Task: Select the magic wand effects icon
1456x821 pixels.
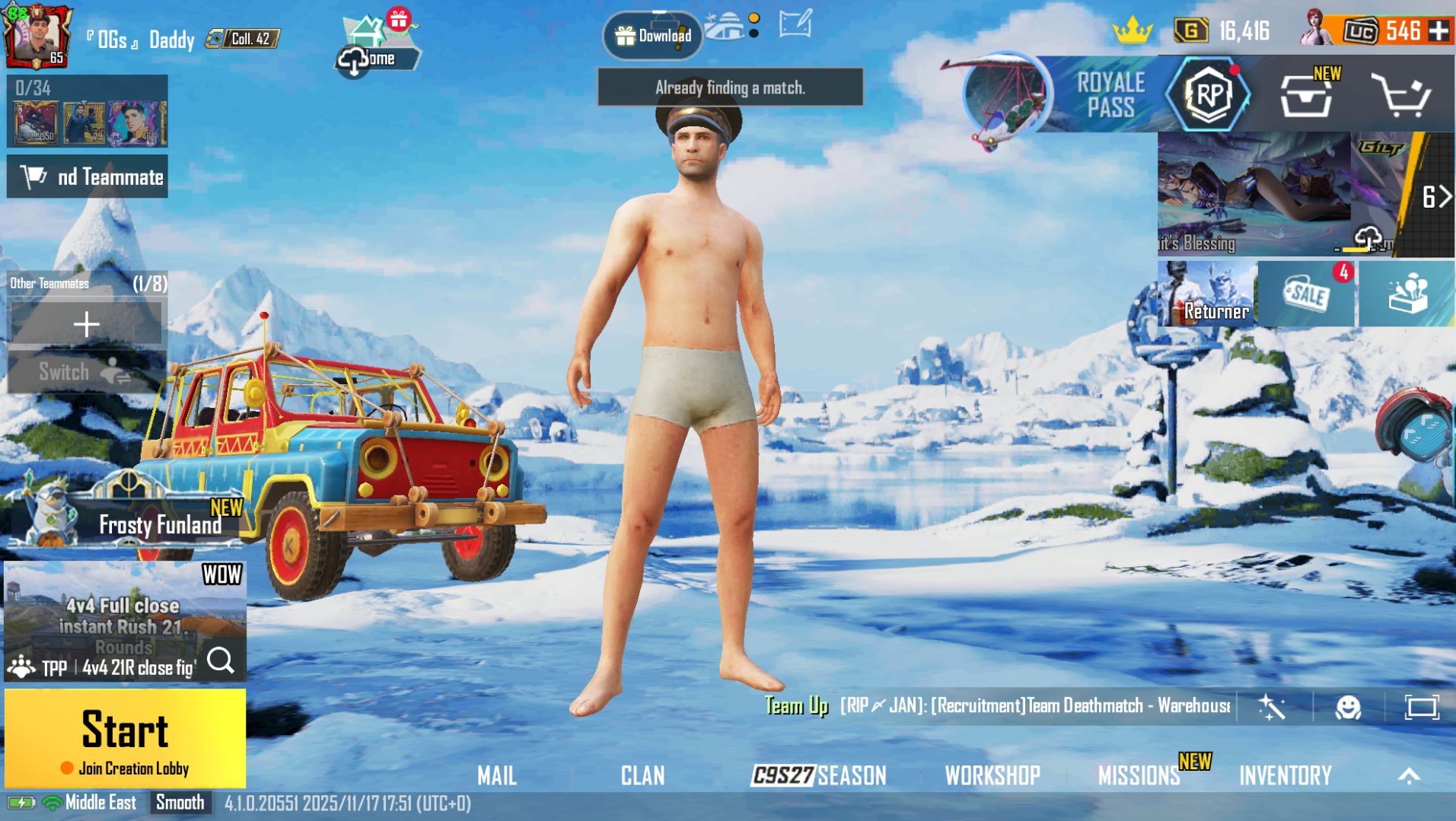Action: click(1272, 707)
